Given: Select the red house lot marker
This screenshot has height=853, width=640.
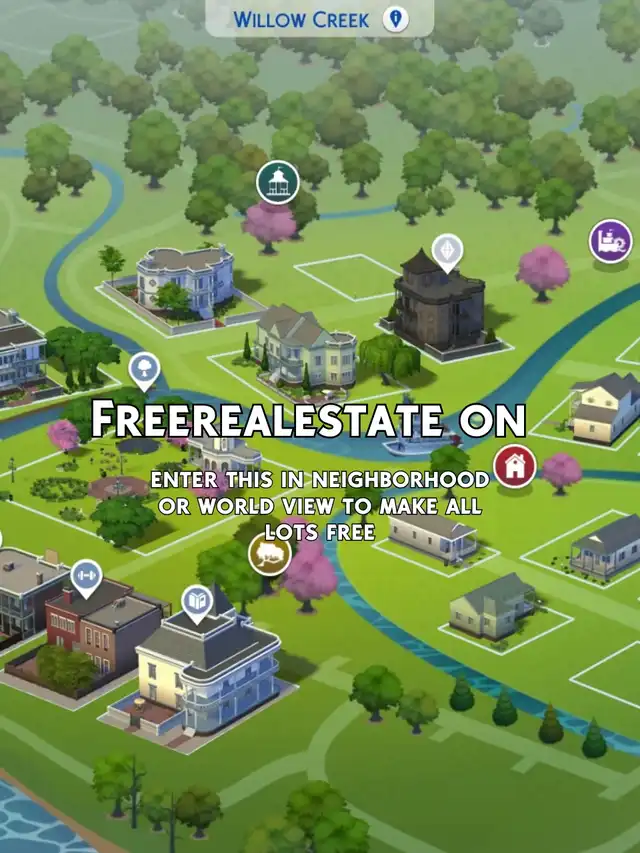Looking at the screenshot, I should point(515,465).
